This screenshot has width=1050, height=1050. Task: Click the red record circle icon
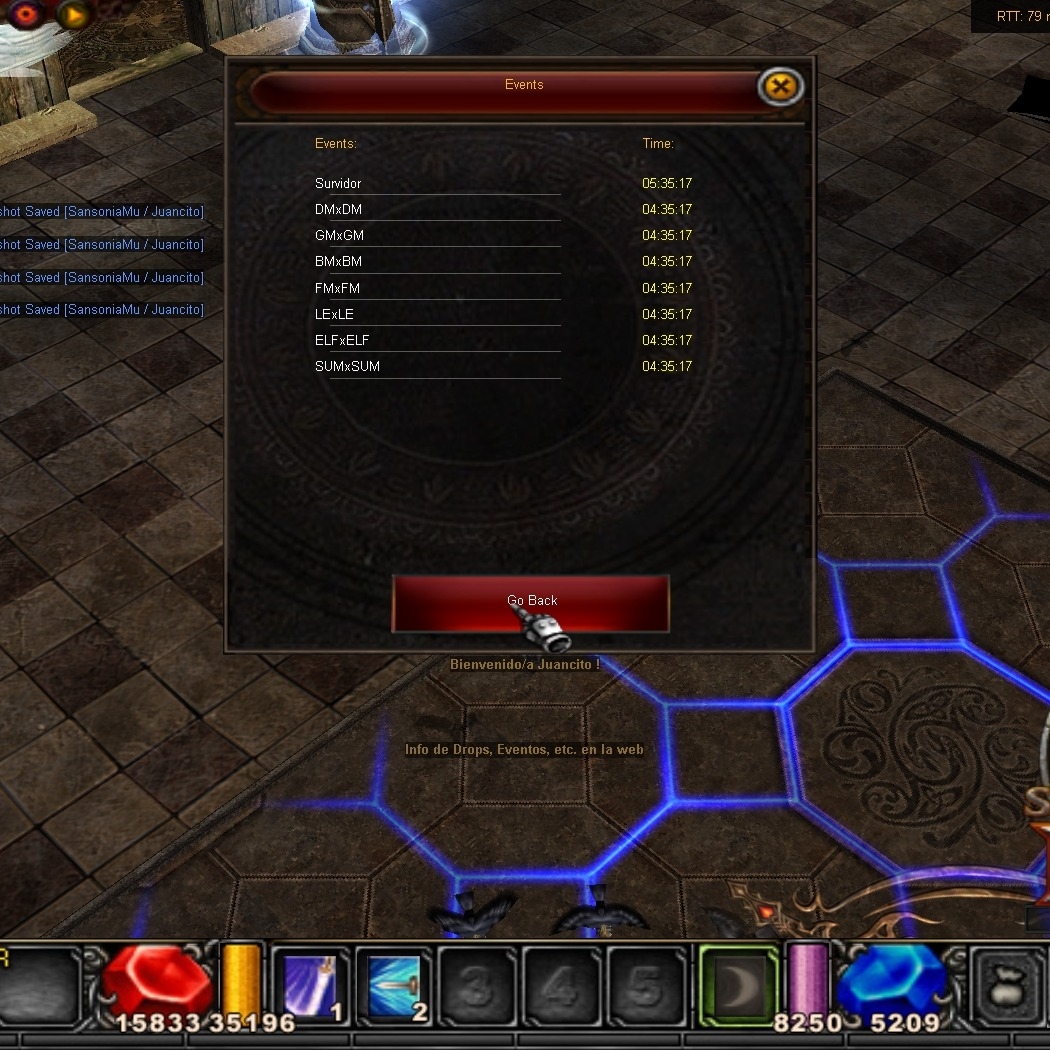coord(27,13)
